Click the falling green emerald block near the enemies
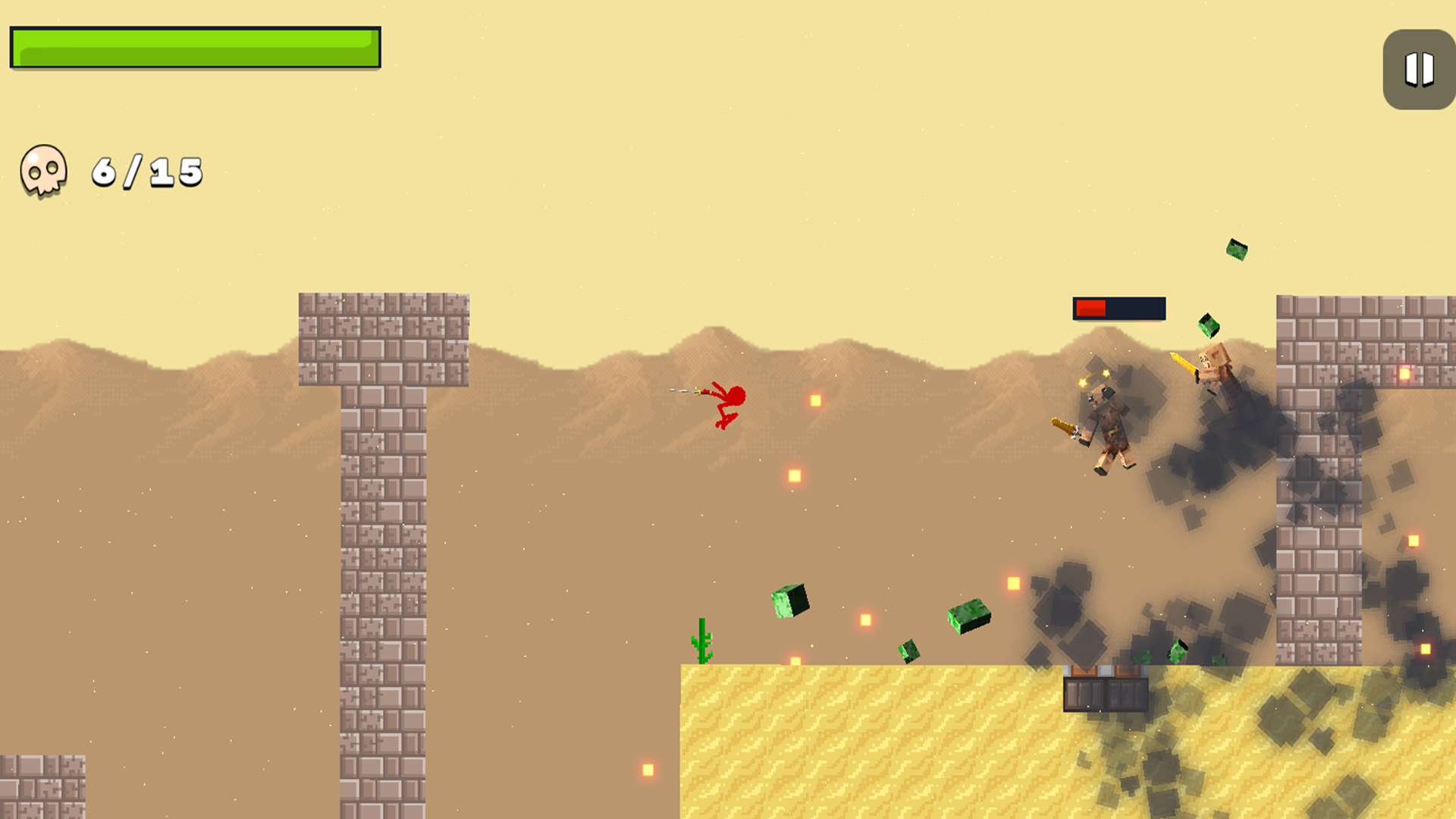The width and height of the screenshot is (1456, 819). (x=1209, y=326)
